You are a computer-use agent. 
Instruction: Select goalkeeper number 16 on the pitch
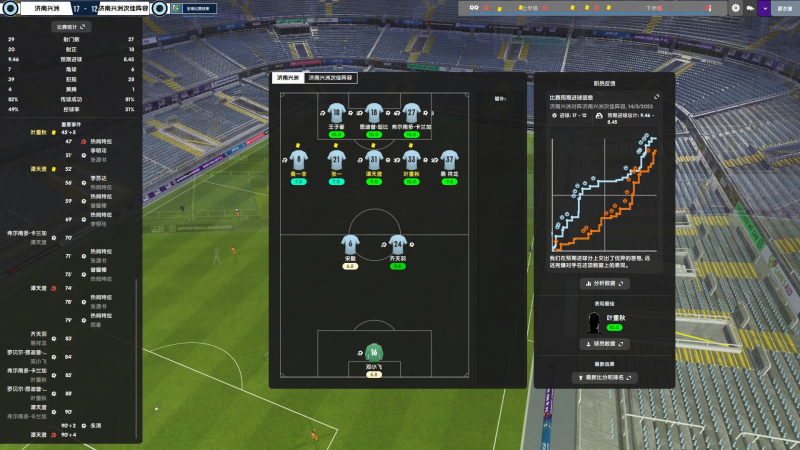[x=375, y=353]
